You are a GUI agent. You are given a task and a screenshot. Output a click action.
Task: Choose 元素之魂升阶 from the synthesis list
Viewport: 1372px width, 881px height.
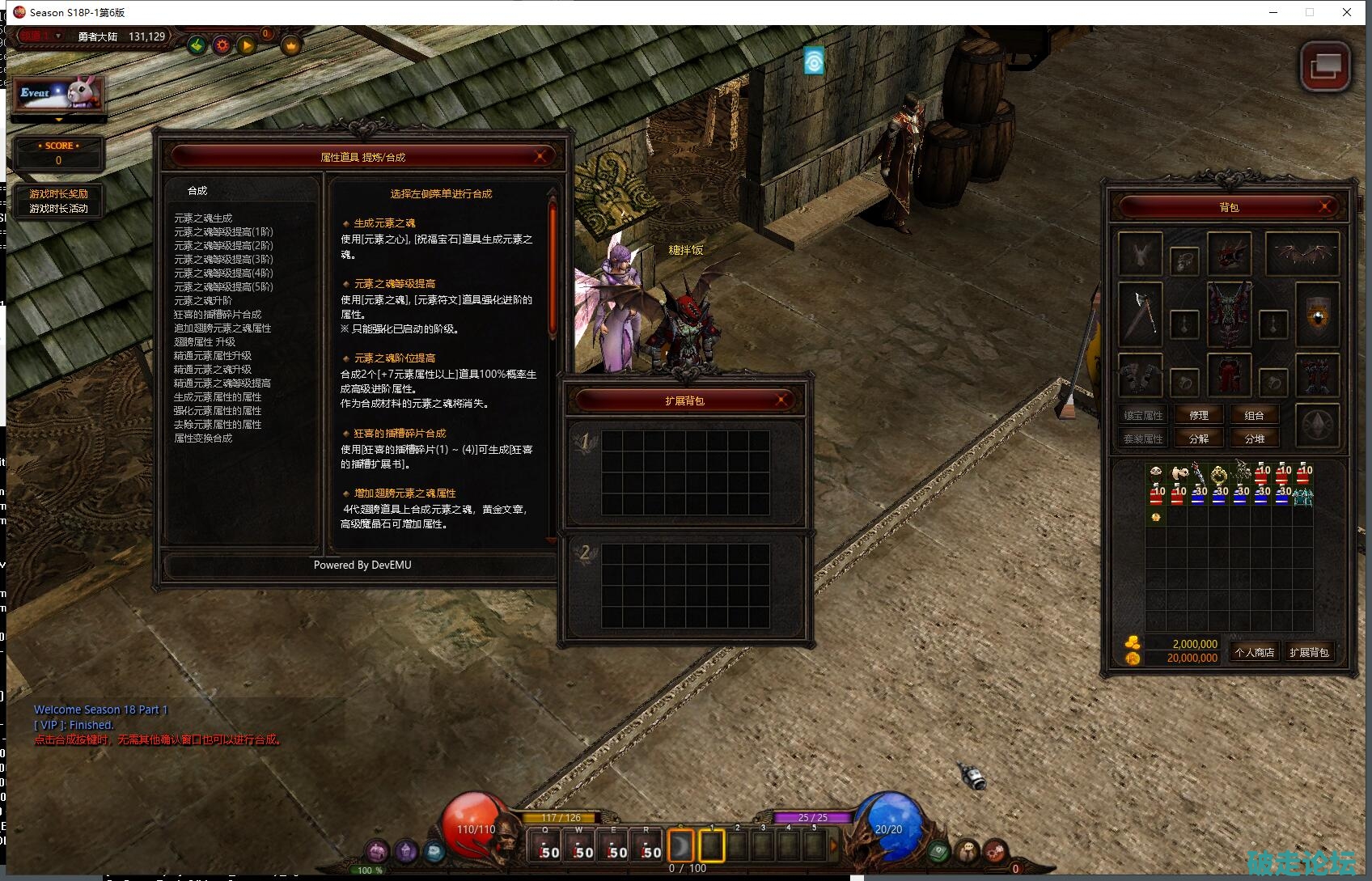(203, 301)
